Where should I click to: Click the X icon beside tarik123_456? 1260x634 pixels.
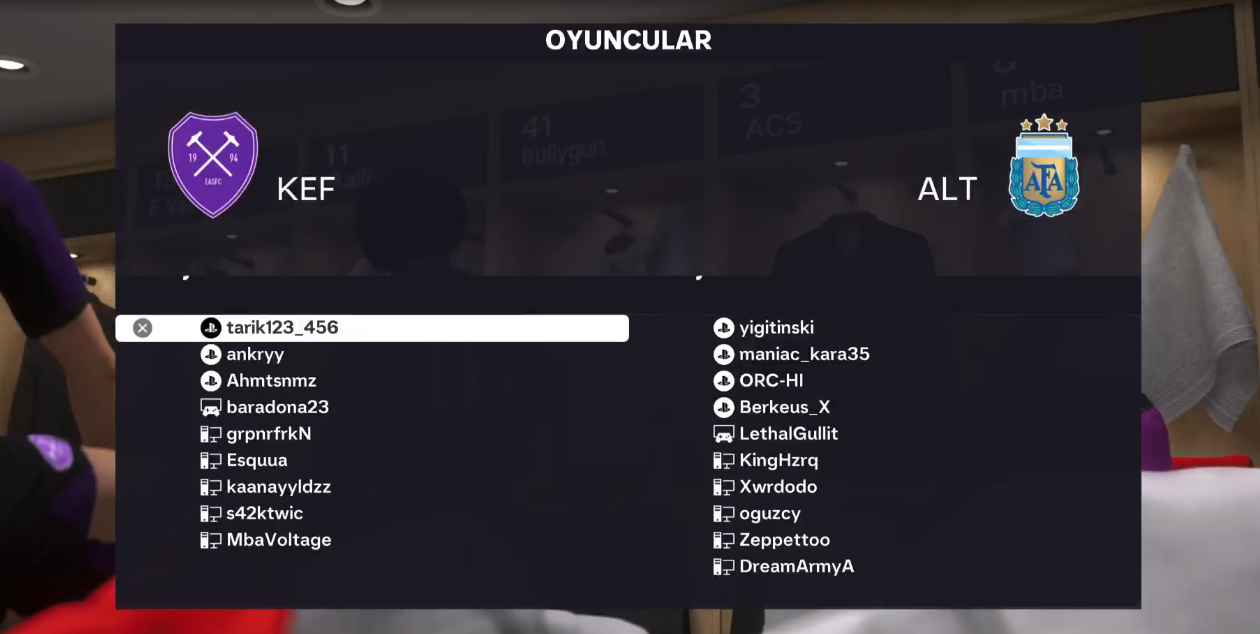click(143, 328)
